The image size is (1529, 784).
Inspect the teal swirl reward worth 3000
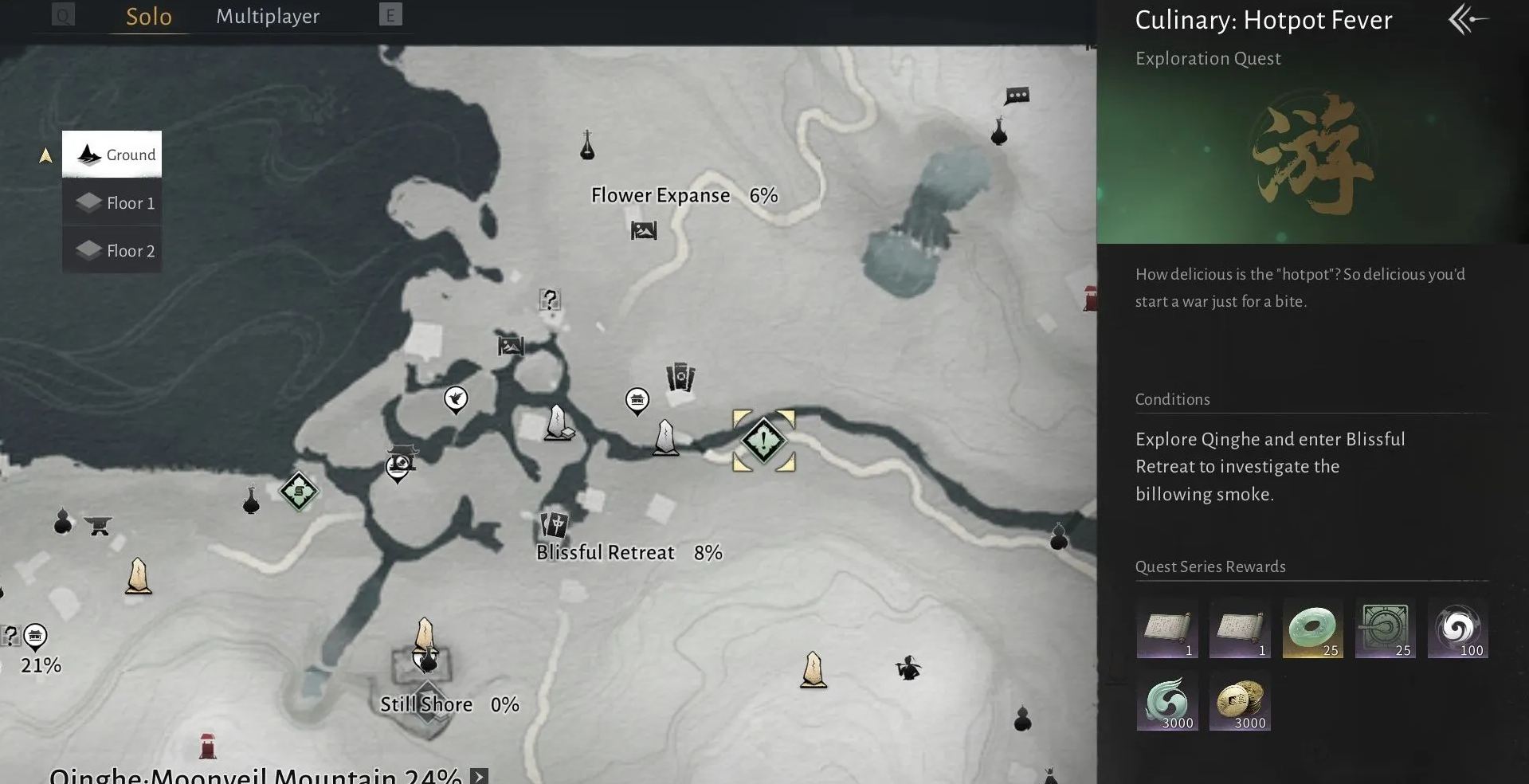pos(1167,702)
